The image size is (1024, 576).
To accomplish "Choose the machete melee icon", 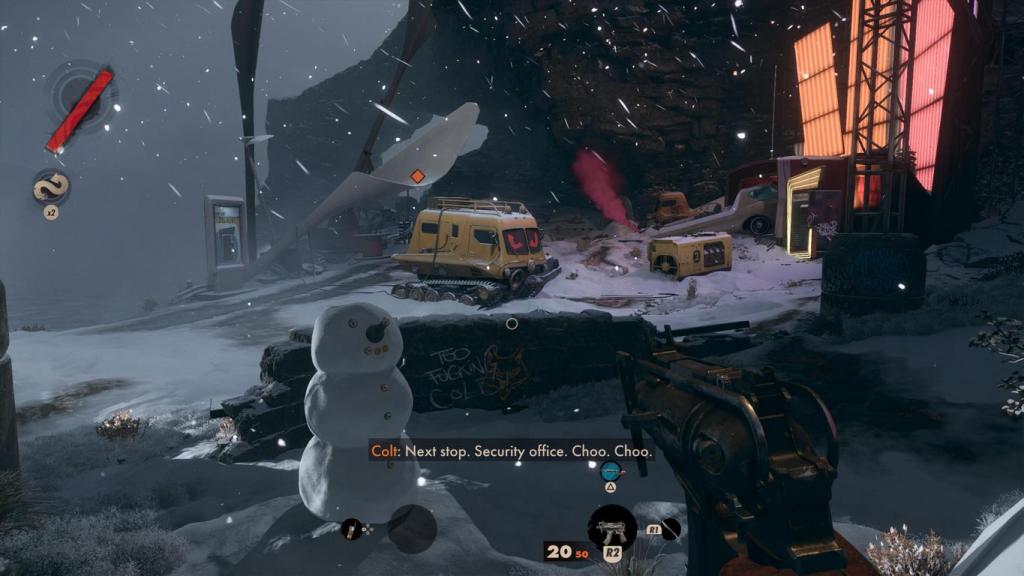I will (x=670, y=528).
